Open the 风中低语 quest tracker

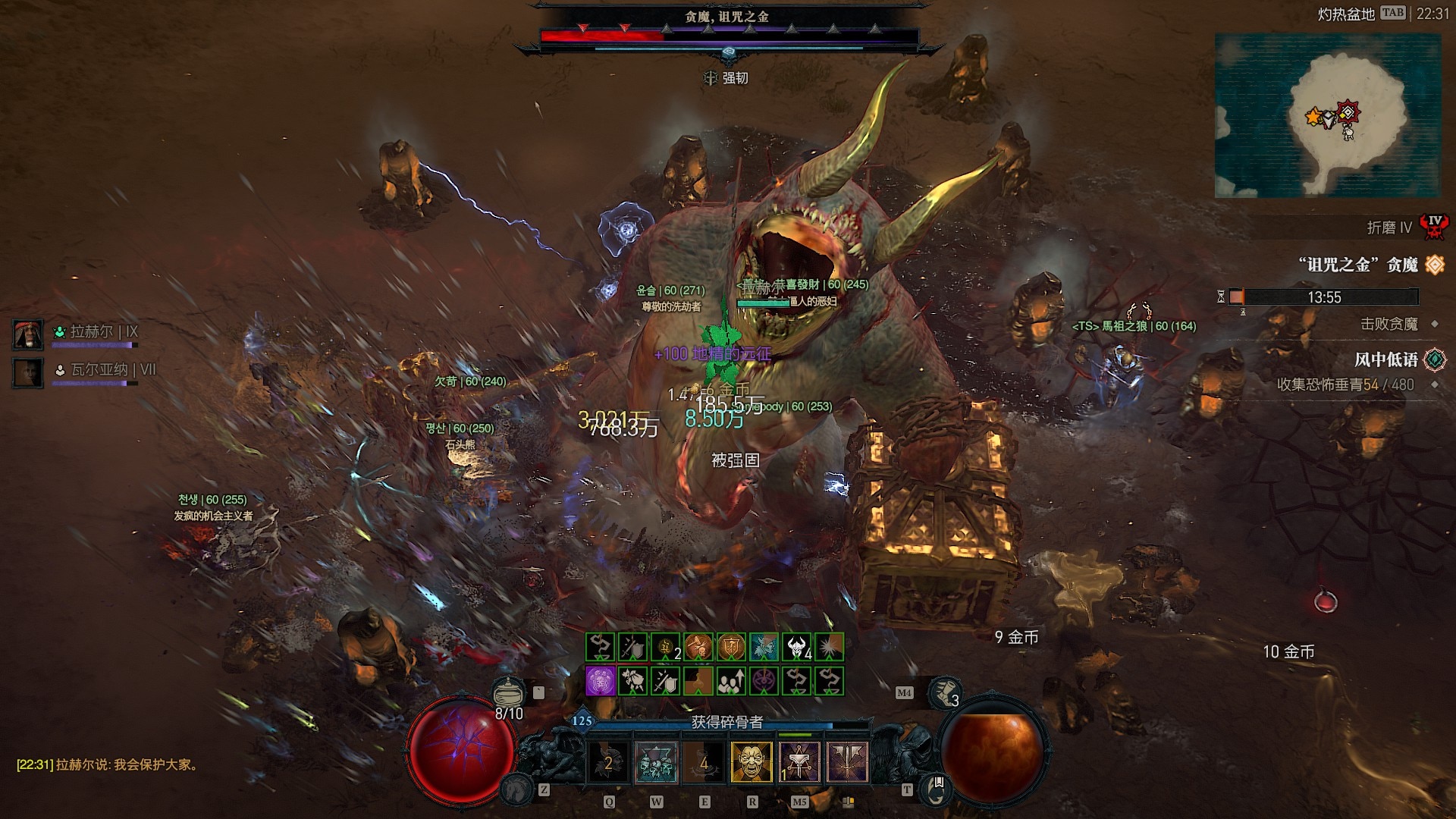(x=1386, y=359)
